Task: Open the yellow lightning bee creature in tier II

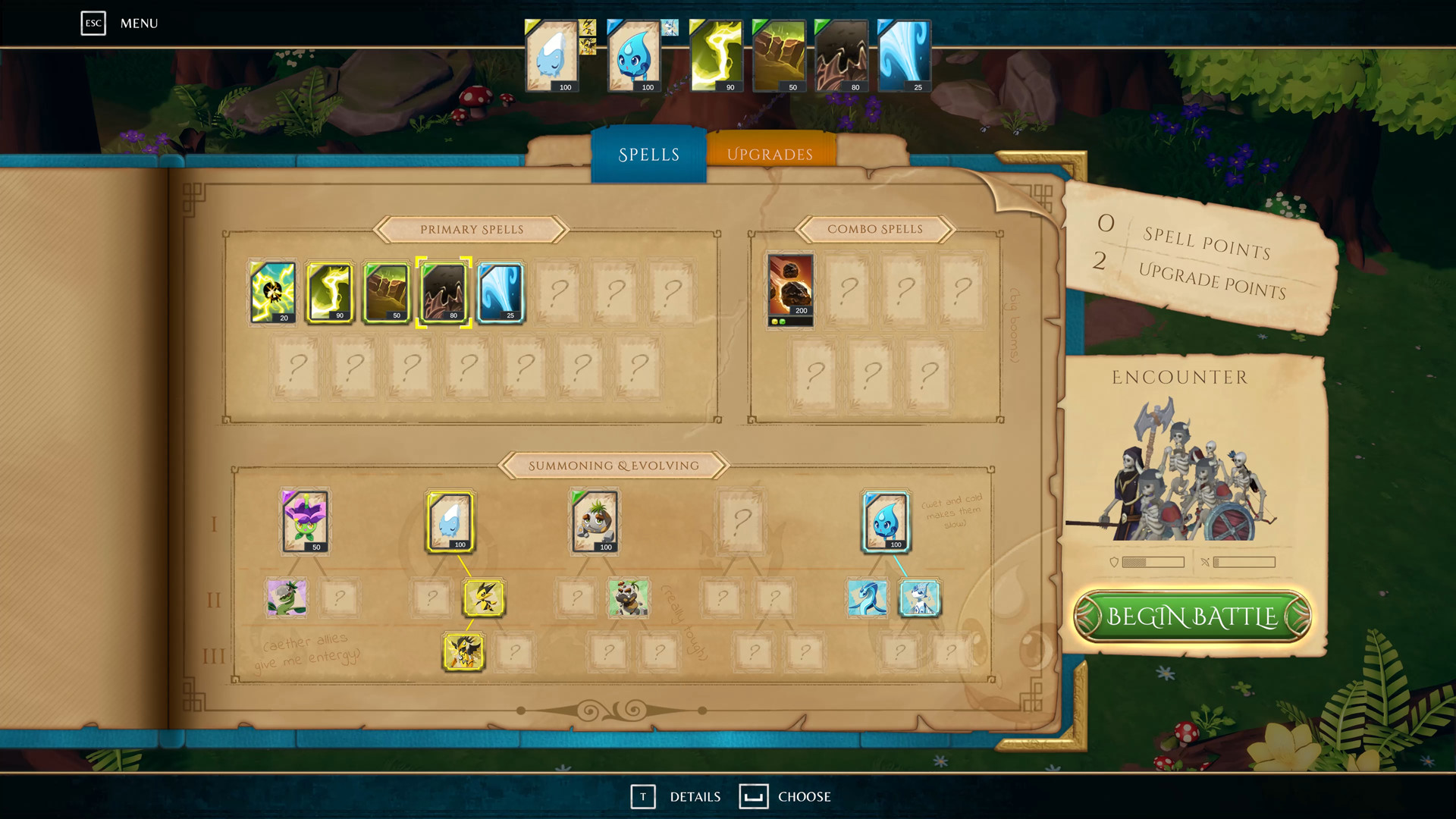Action: [x=483, y=598]
